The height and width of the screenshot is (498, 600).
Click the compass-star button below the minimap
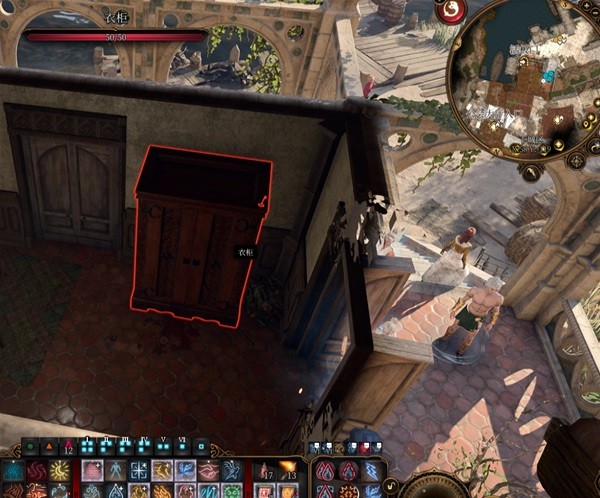(576, 160)
